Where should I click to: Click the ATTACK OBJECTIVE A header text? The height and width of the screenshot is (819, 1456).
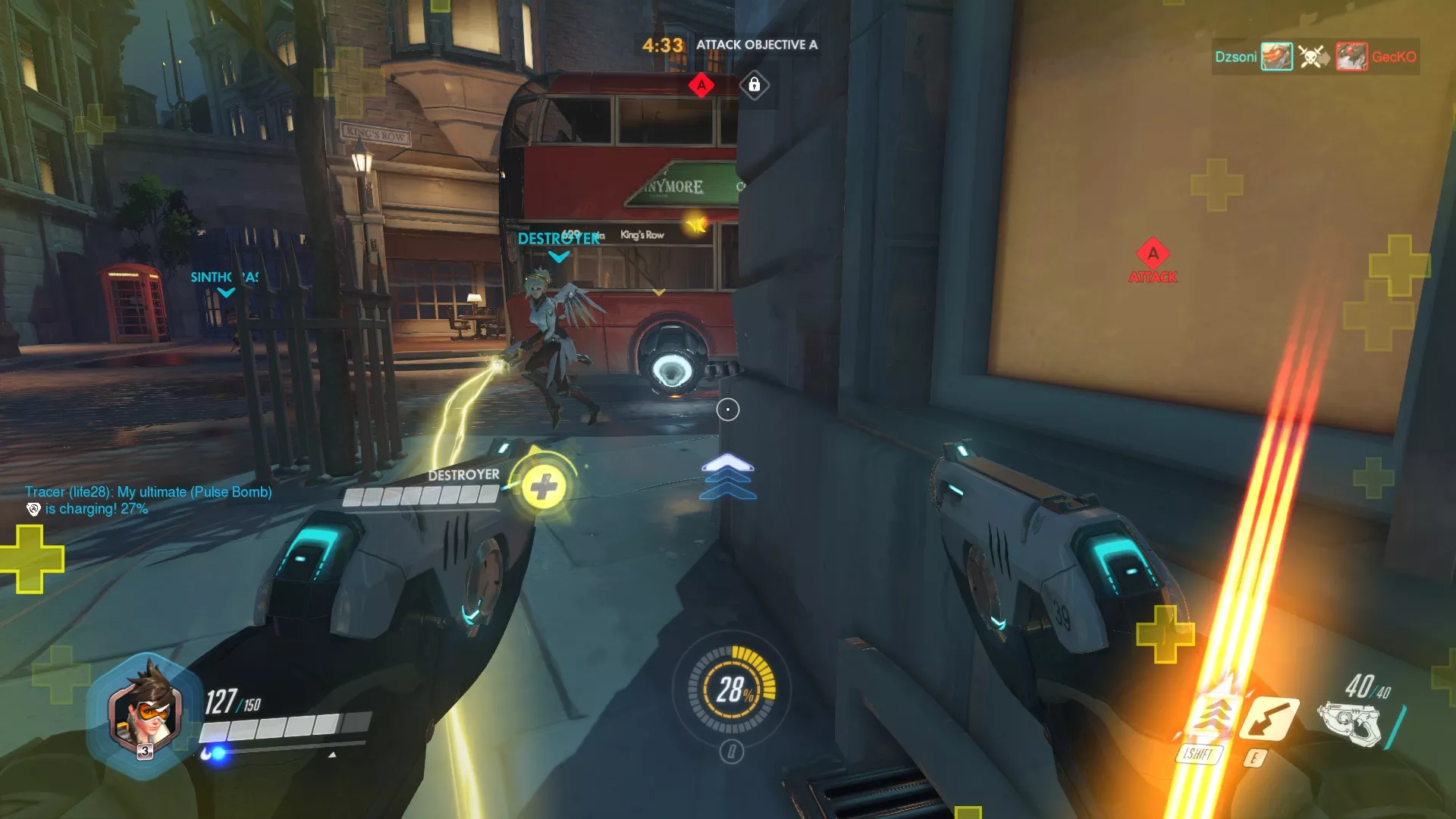pos(757,45)
